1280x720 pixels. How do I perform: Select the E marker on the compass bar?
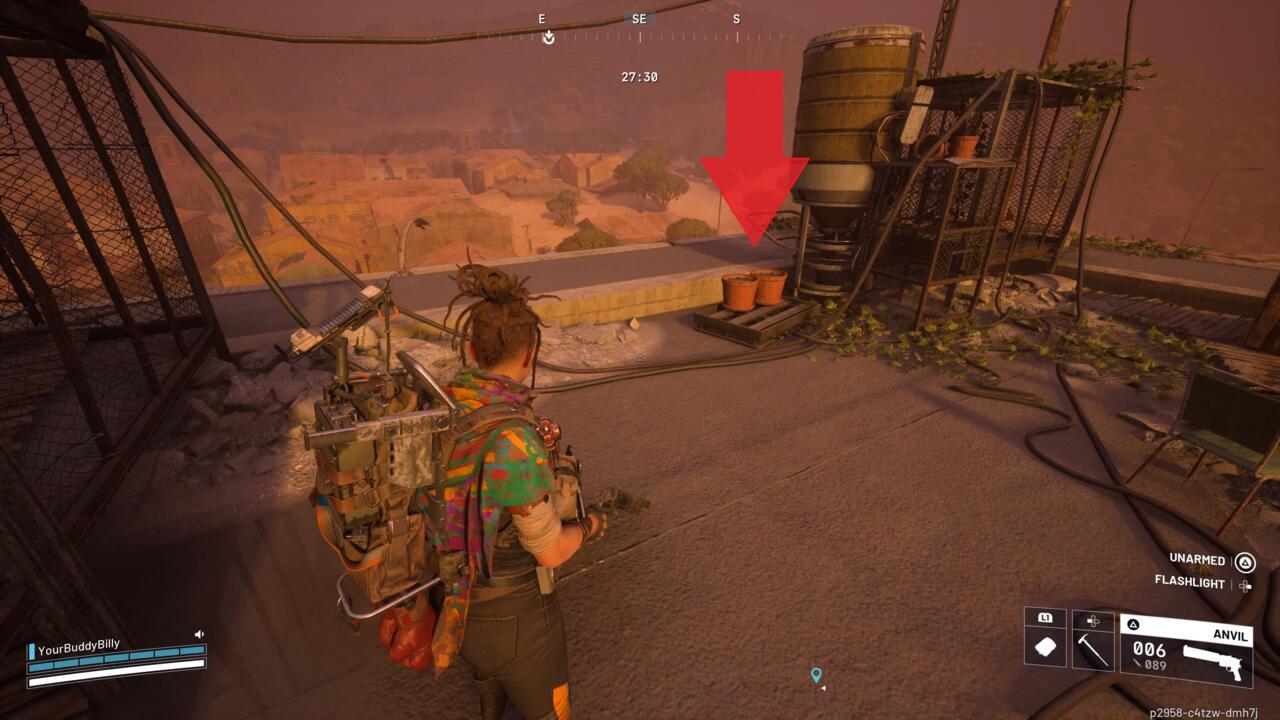tap(542, 18)
